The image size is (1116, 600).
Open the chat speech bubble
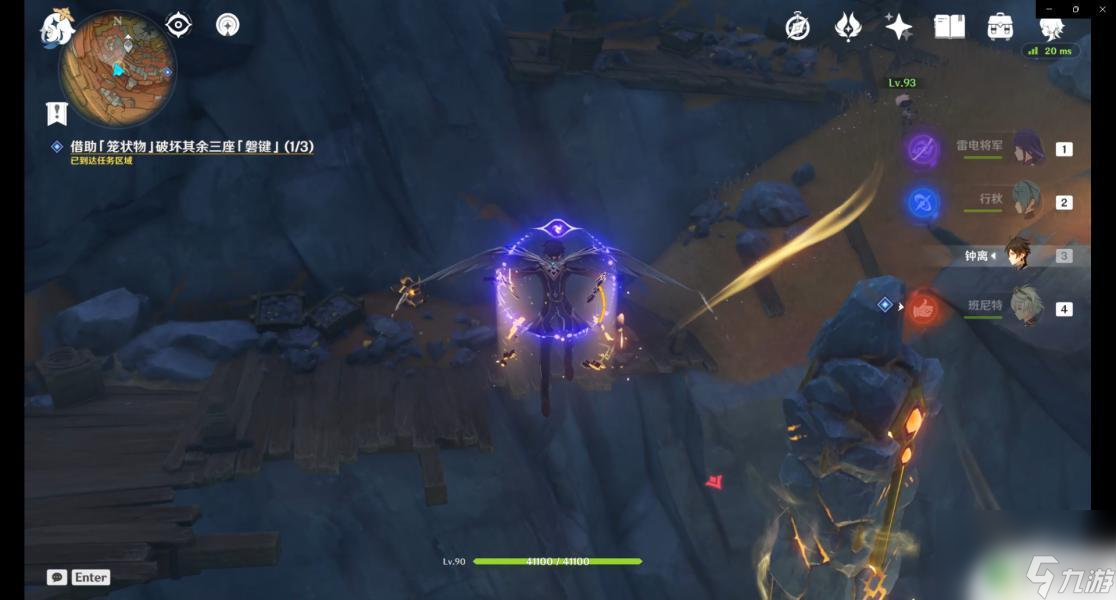coord(57,577)
